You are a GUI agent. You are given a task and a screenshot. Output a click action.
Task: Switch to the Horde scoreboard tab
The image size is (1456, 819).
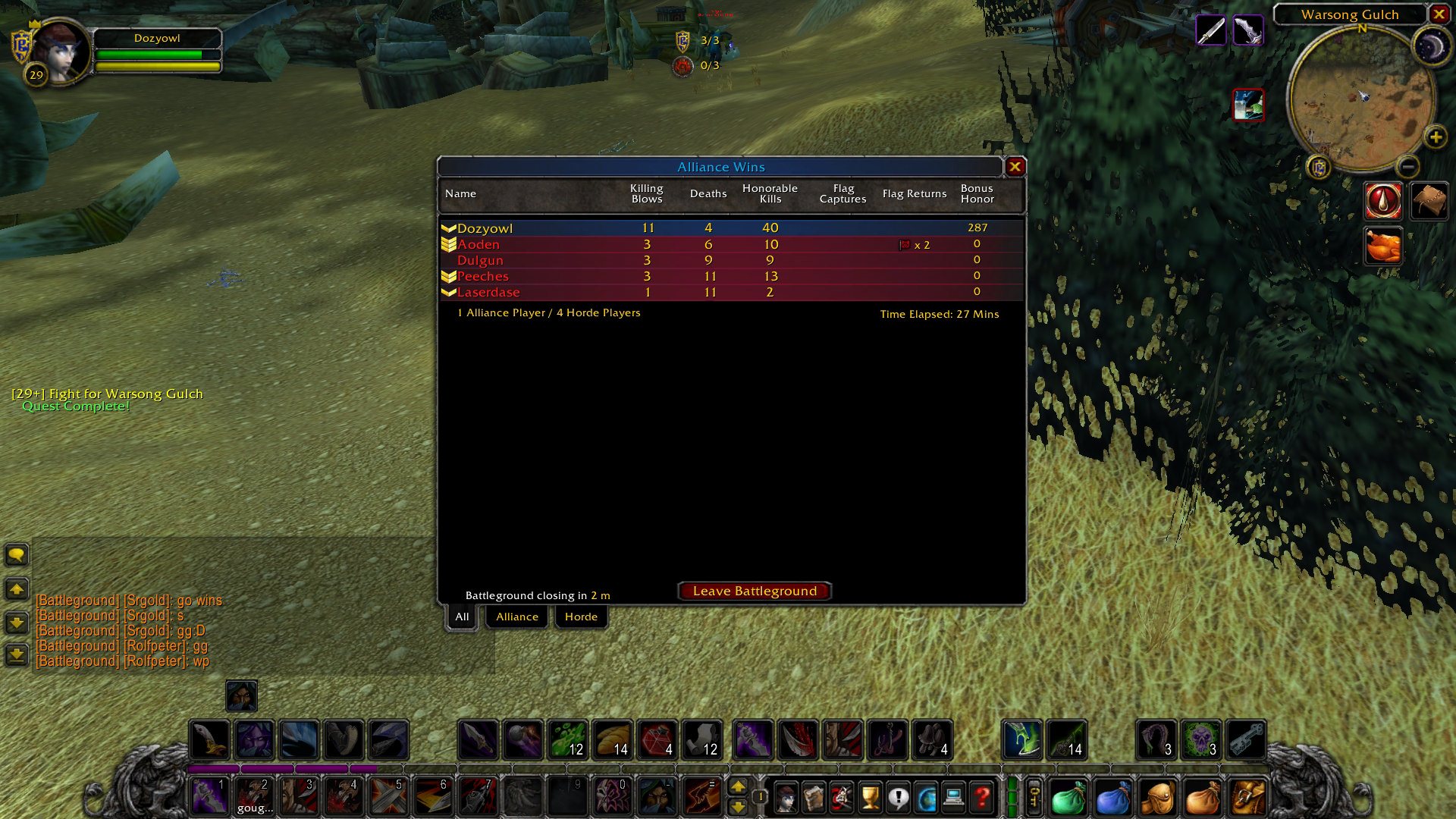tap(581, 617)
